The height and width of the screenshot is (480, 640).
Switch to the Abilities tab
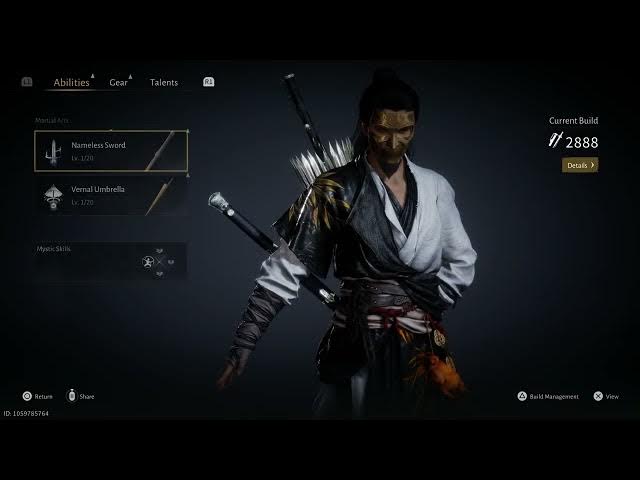(x=71, y=83)
